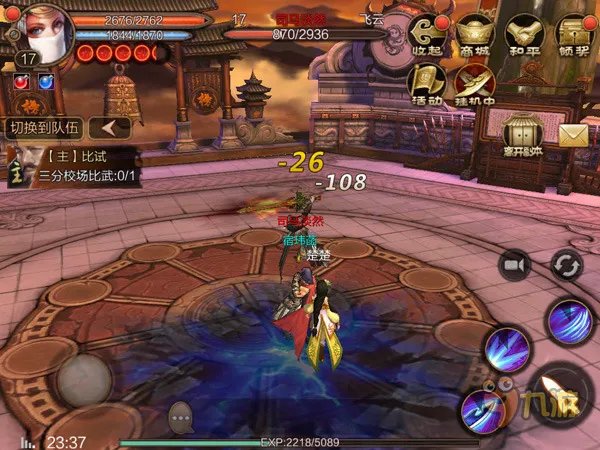The height and width of the screenshot is (450, 600).
Task: Collapse the top menu with 收起 button
Action: point(426,32)
